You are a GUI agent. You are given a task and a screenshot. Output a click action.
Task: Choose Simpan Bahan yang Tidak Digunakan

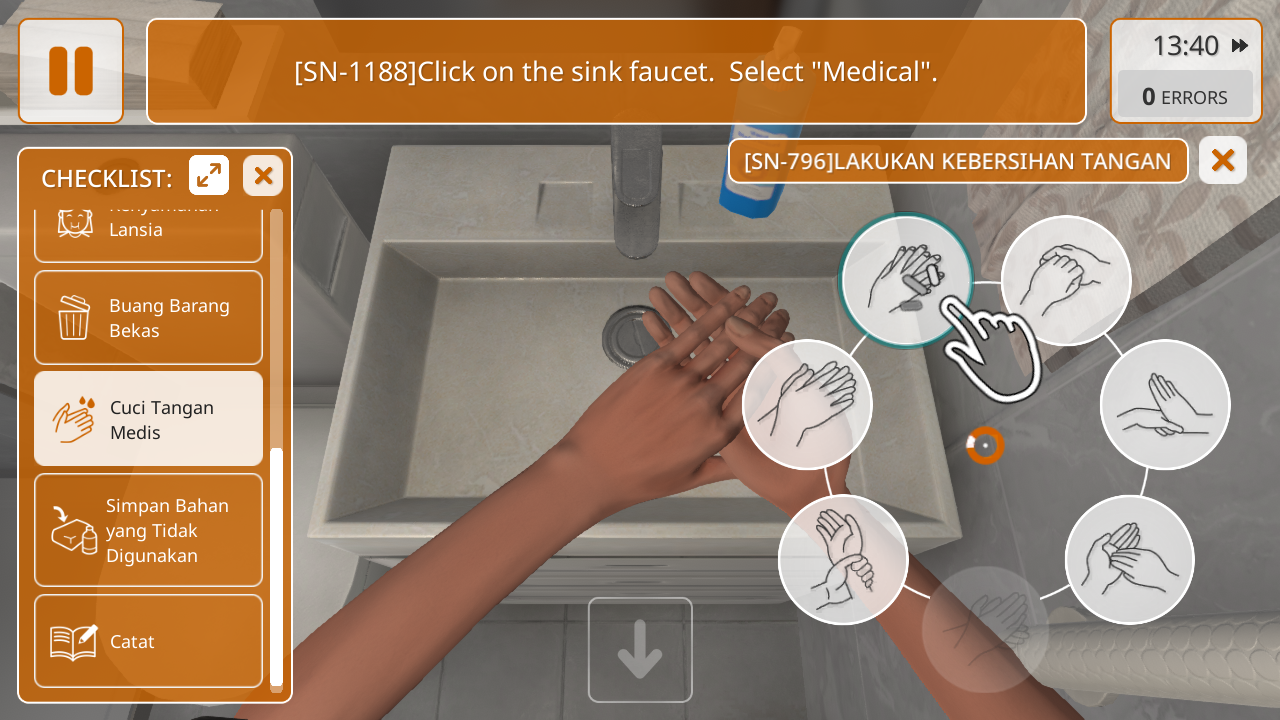click(x=148, y=530)
